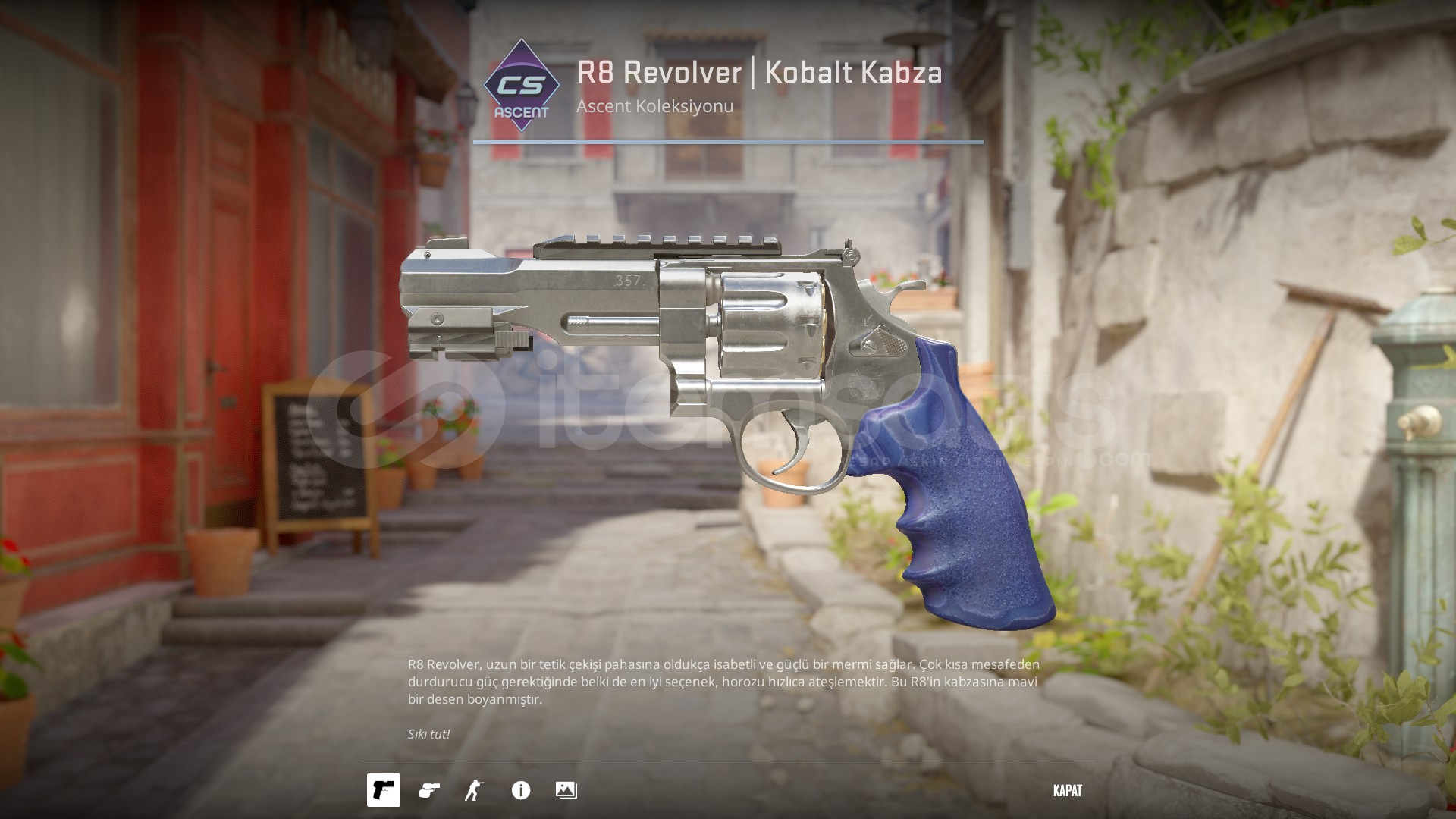This screenshot has height=819, width=1456.
Task: Open the item info details icon
Action: coord(521,790)
